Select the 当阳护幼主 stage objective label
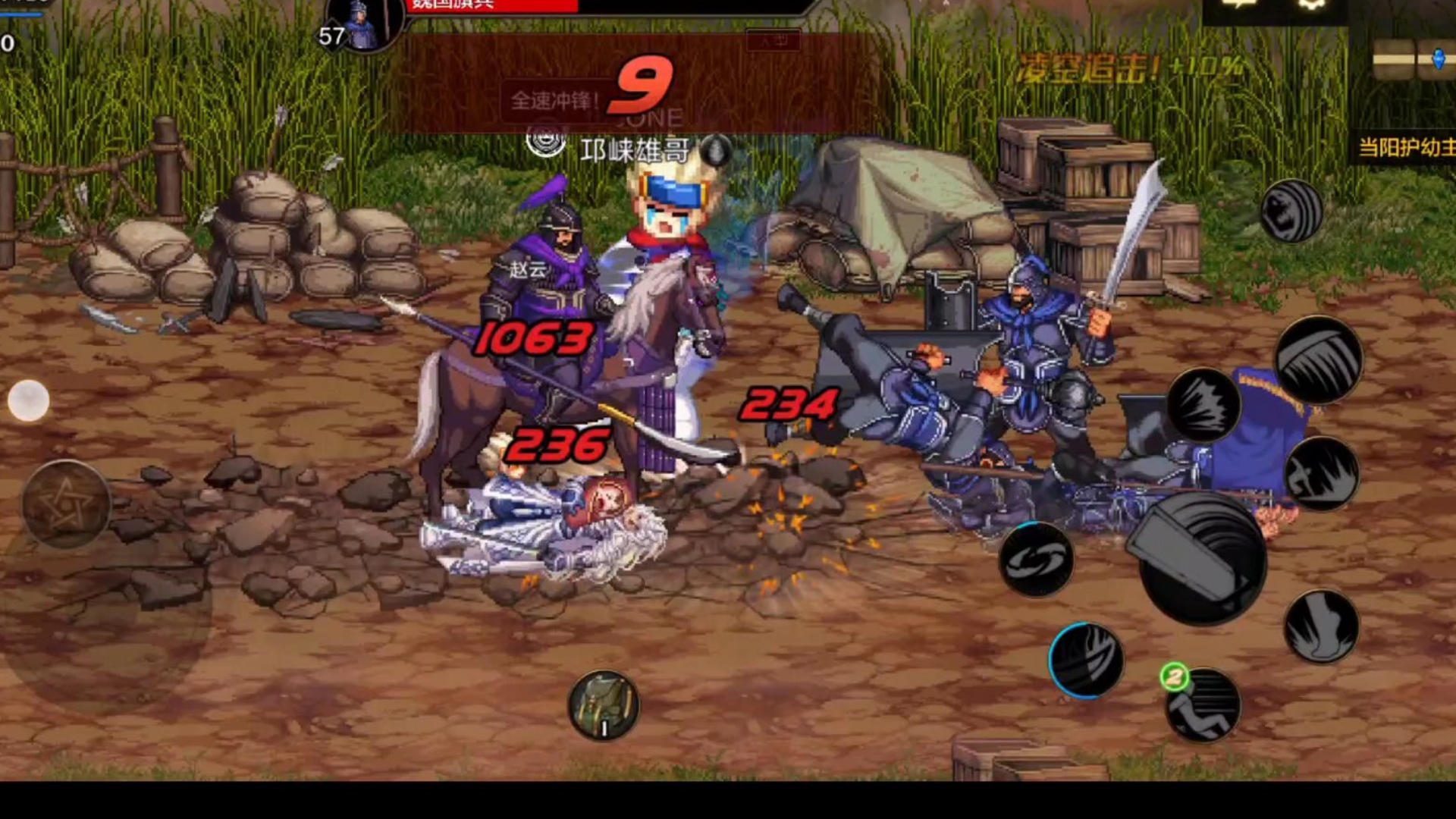Screen dimensions: 1456x819 click(1405, 147)
